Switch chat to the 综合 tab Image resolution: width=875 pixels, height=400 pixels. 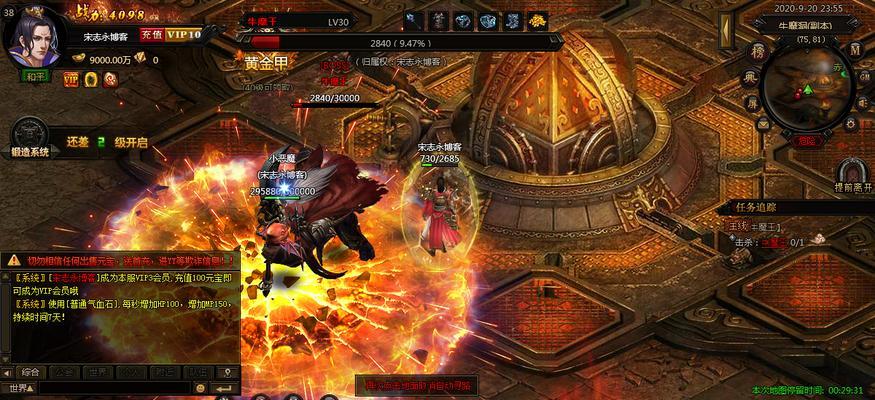pos(30,372)
